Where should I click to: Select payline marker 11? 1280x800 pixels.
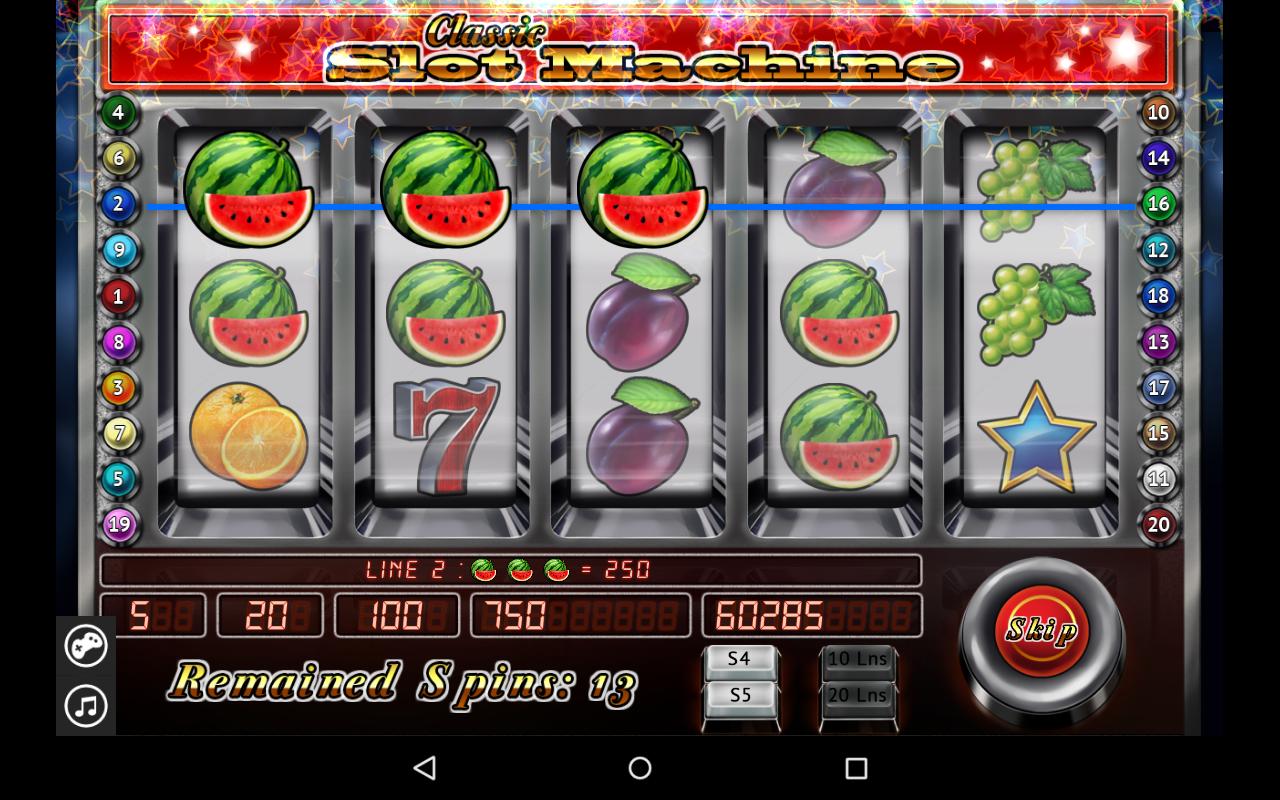(1158, 479)
